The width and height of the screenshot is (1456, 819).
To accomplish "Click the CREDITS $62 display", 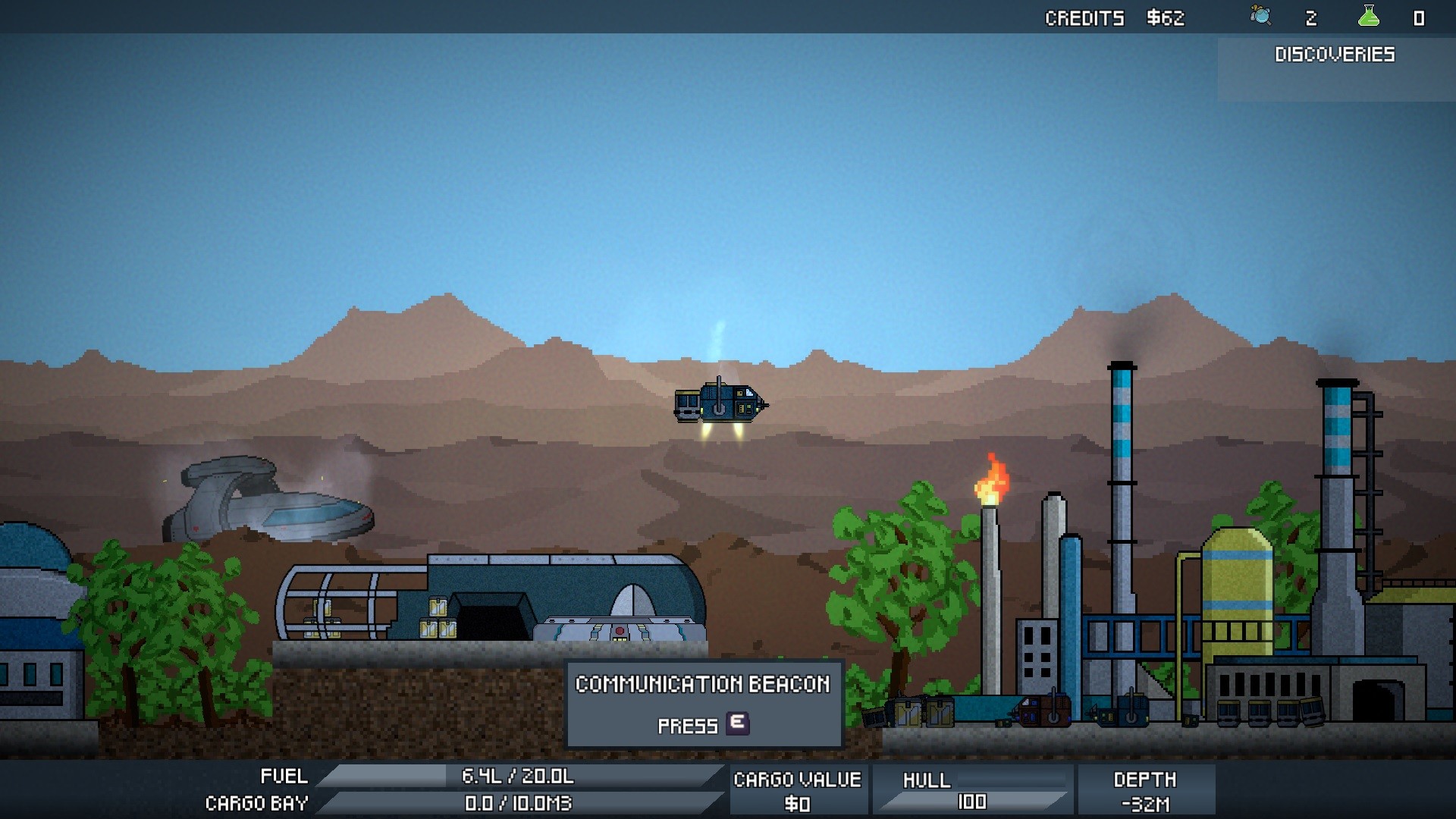I will tap(1115, 17).
